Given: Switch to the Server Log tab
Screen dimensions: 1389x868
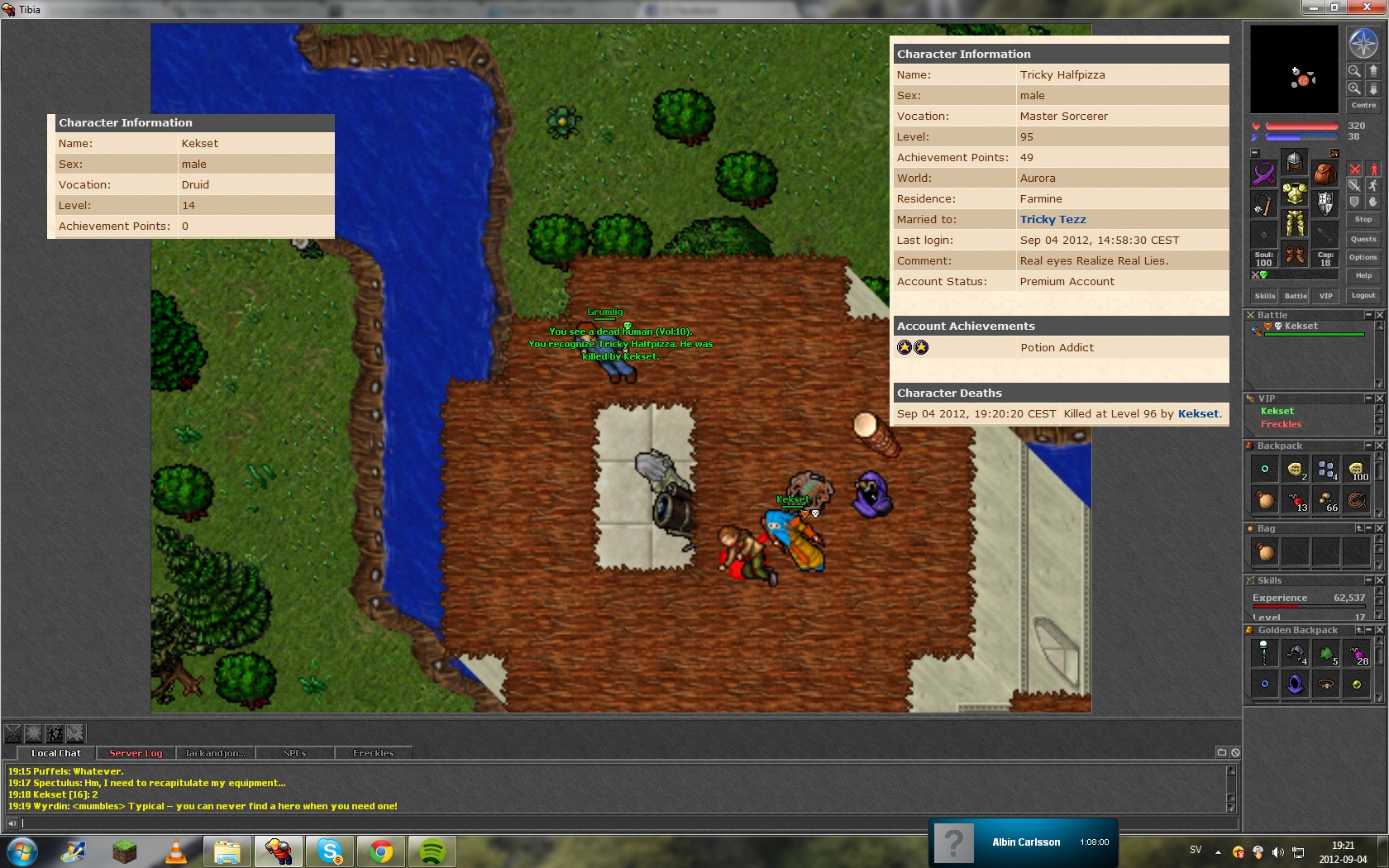Looking at the screenshot, I should [x=136, y=753].
